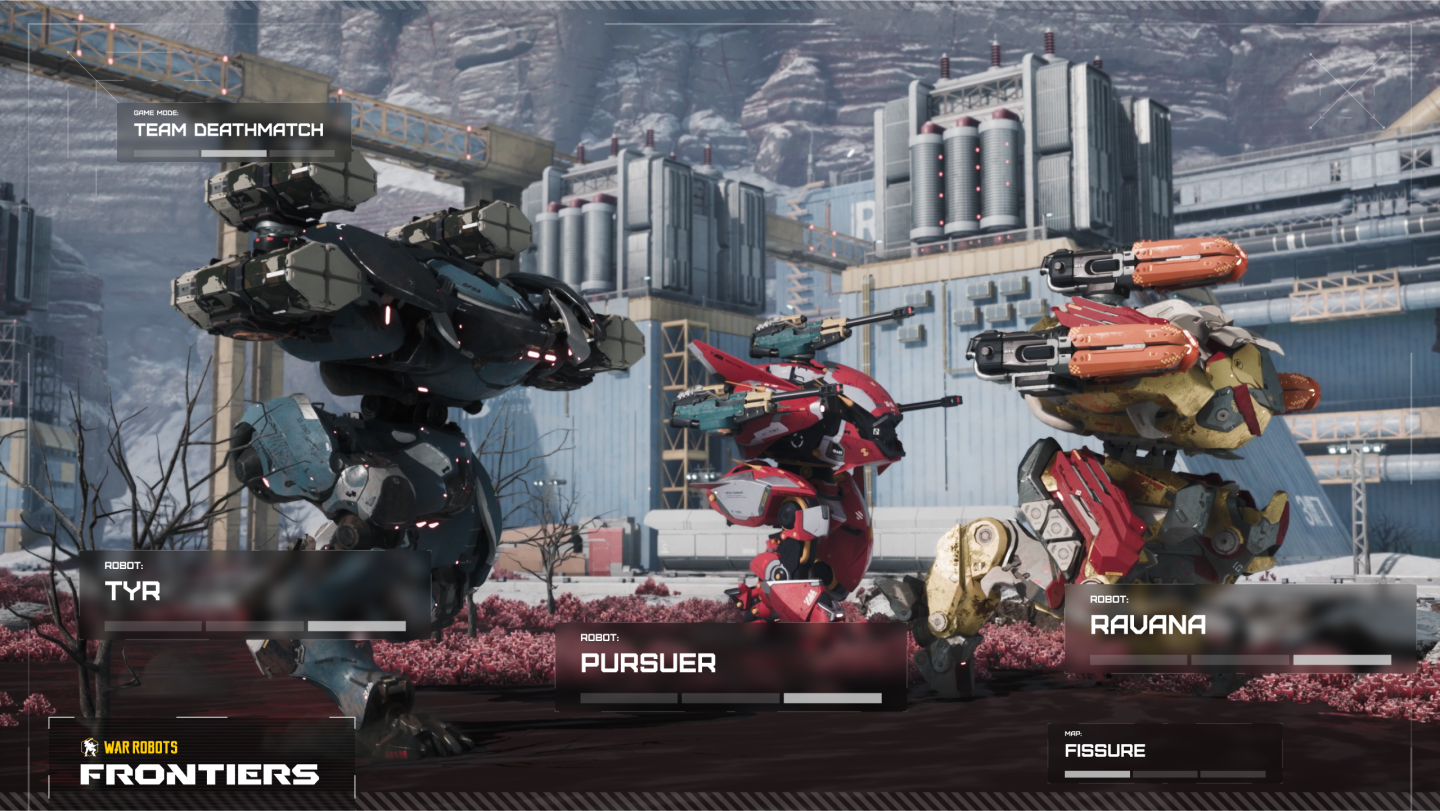Click the War Robots Frontiers logo

point(201,764)
